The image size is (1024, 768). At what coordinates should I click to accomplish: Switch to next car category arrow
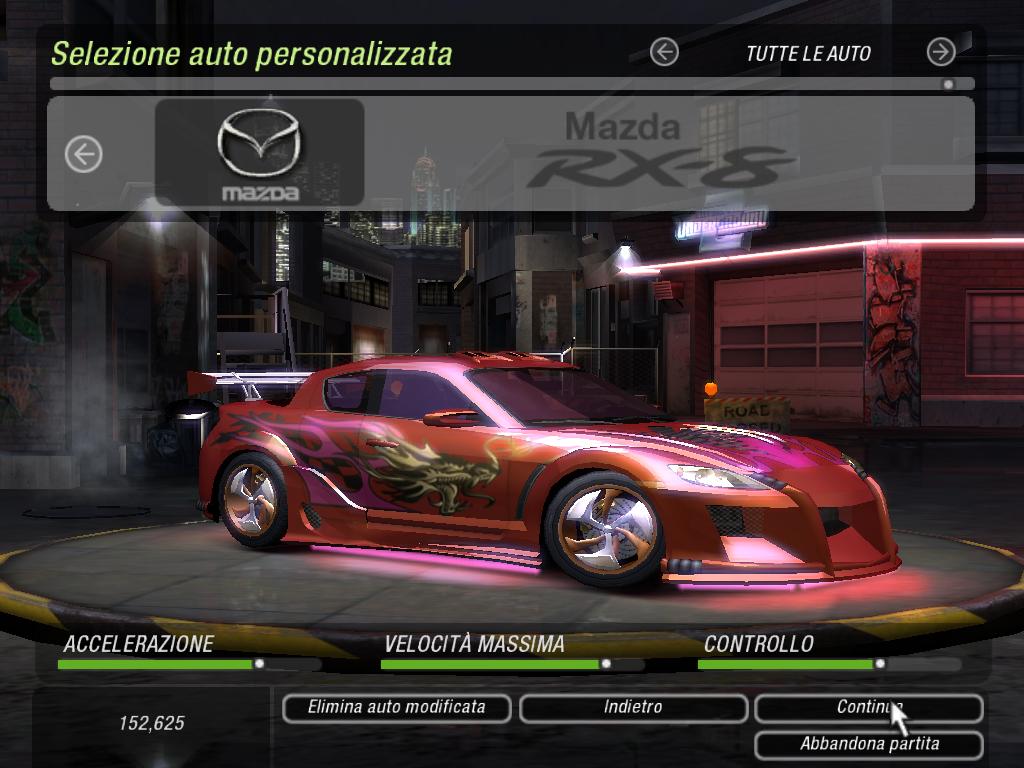941,52
